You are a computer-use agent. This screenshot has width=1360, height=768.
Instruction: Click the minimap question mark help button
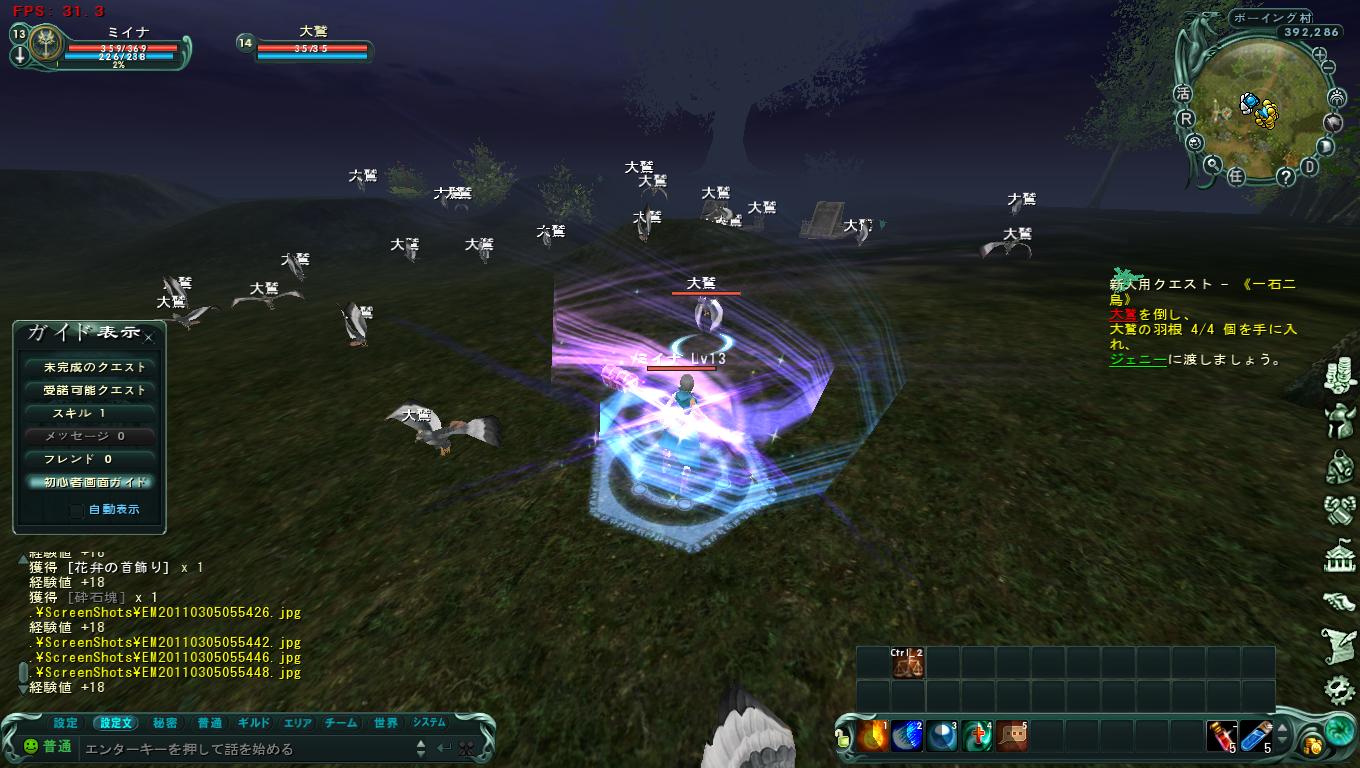1285,177
